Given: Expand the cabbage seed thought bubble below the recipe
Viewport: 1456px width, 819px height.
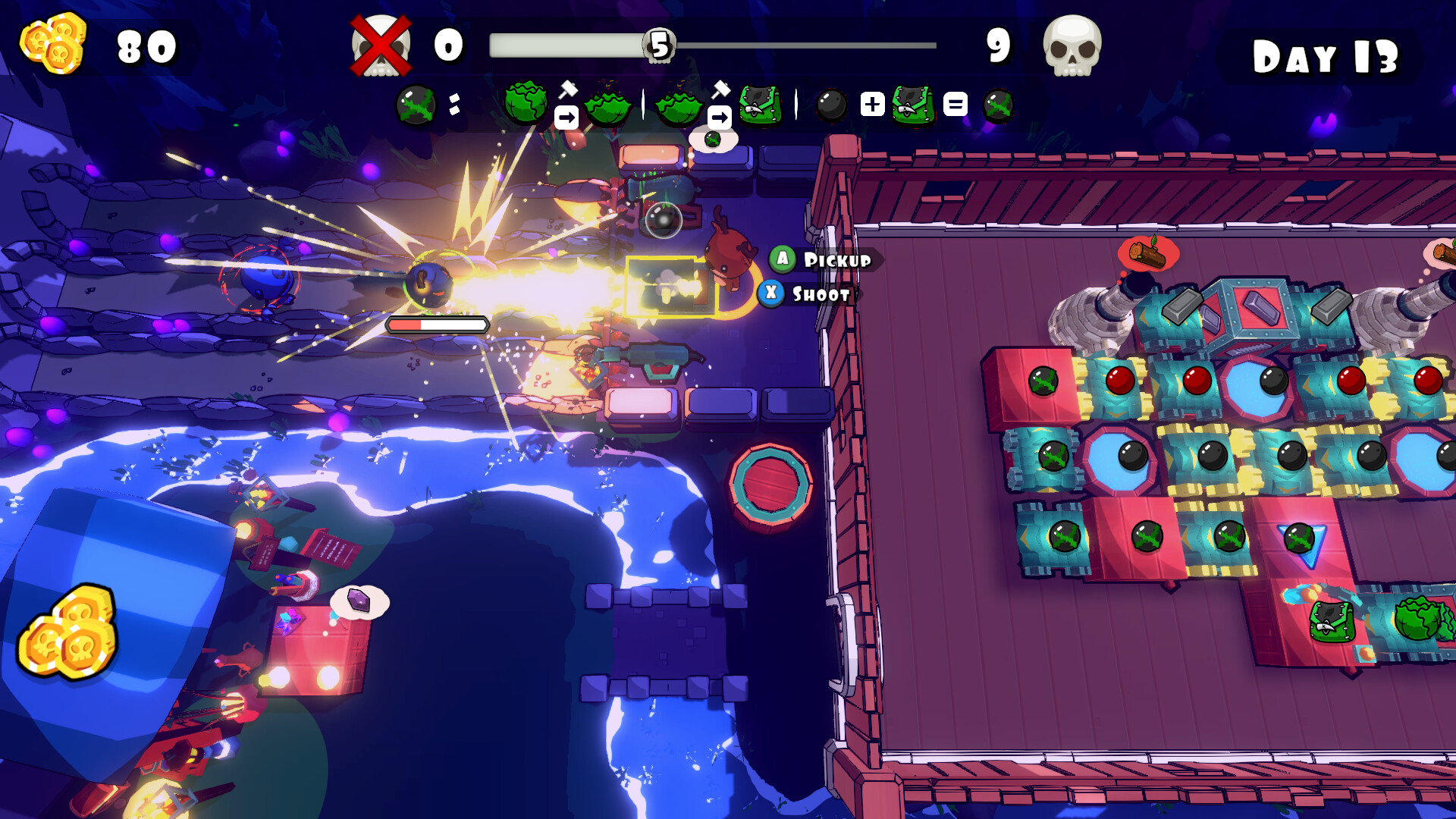Looking at the screenshot, I should click(712, 138).
